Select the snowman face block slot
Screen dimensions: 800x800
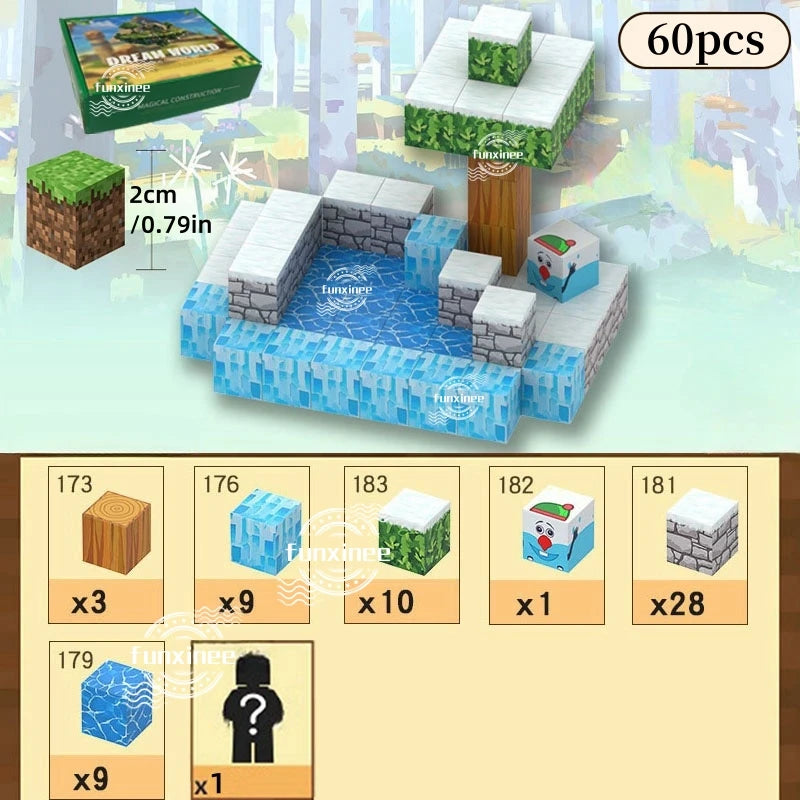[547, 545]
